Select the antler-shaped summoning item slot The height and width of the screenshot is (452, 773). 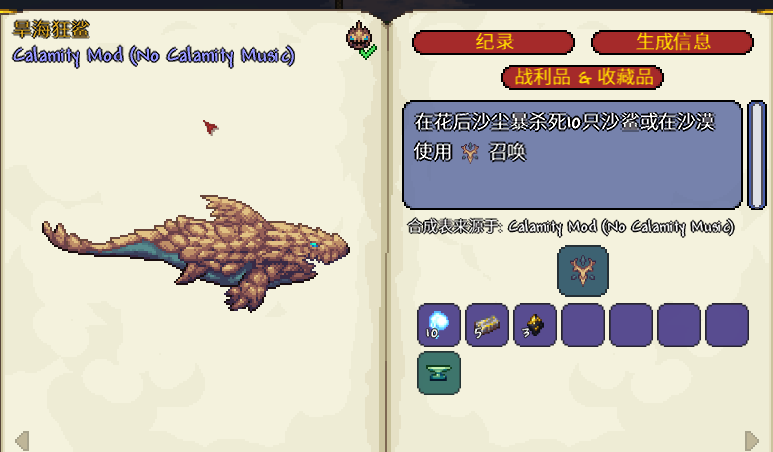pos(582,271)
